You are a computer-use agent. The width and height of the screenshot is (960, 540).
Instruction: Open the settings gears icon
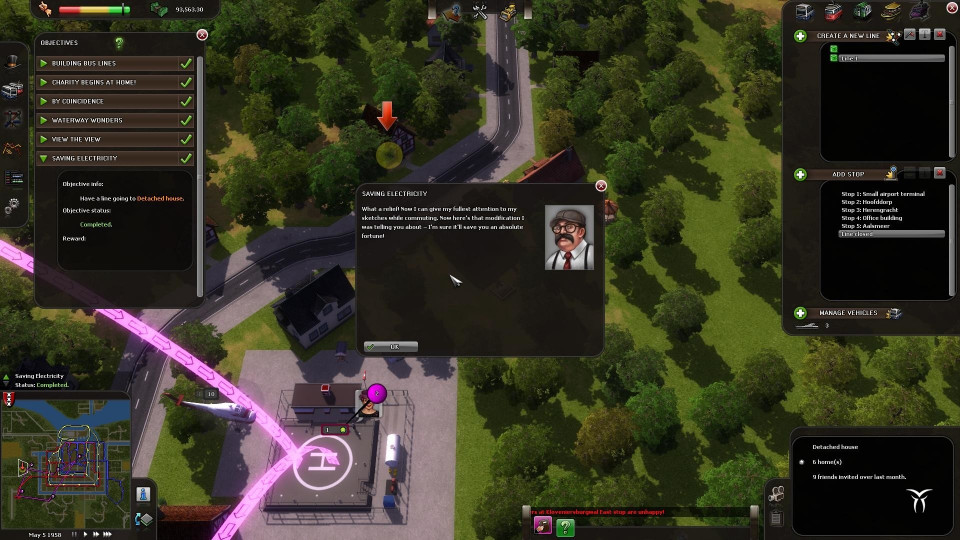pos(12,207)
